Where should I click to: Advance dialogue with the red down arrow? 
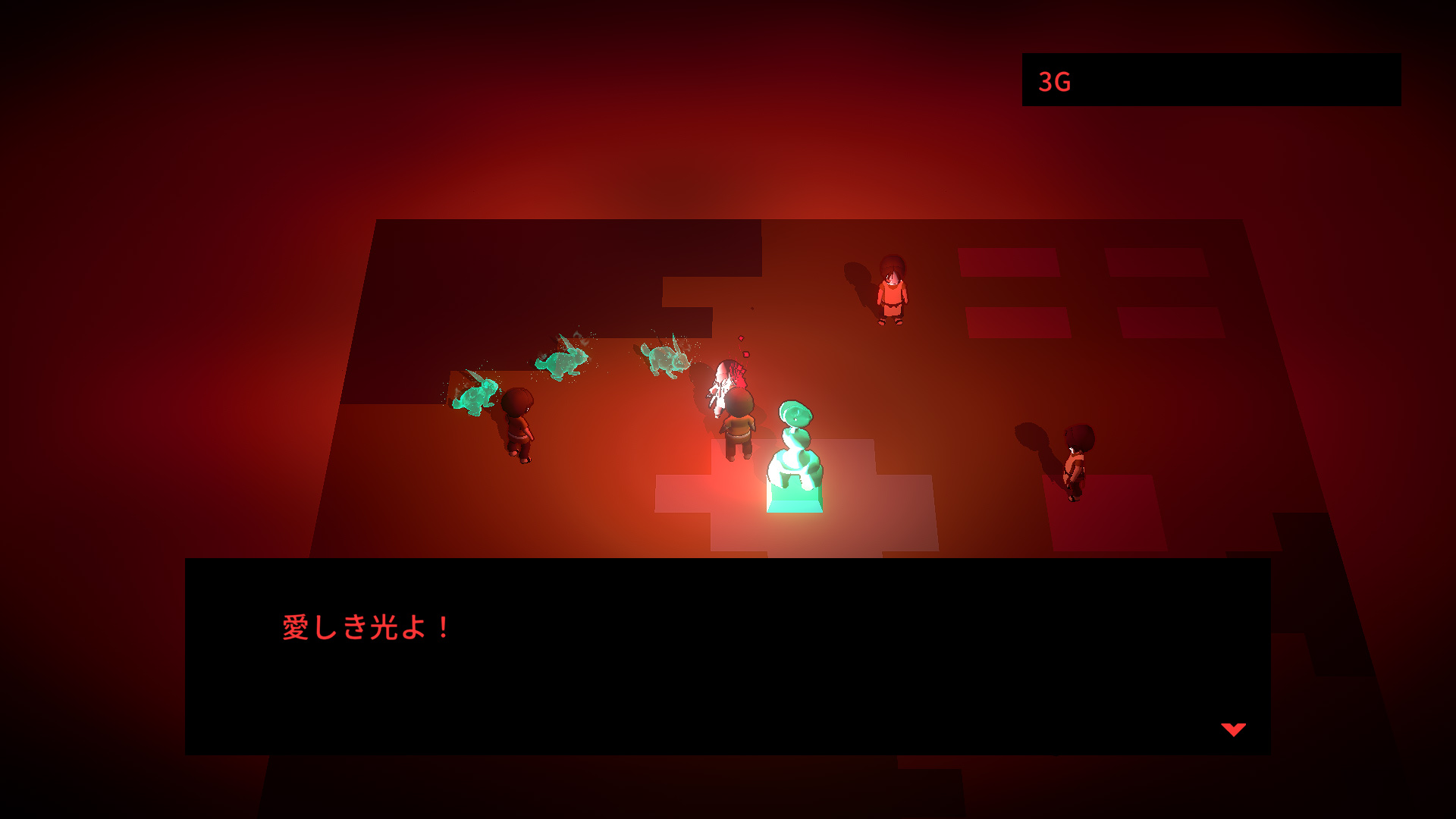click(x=1233, y=730)
